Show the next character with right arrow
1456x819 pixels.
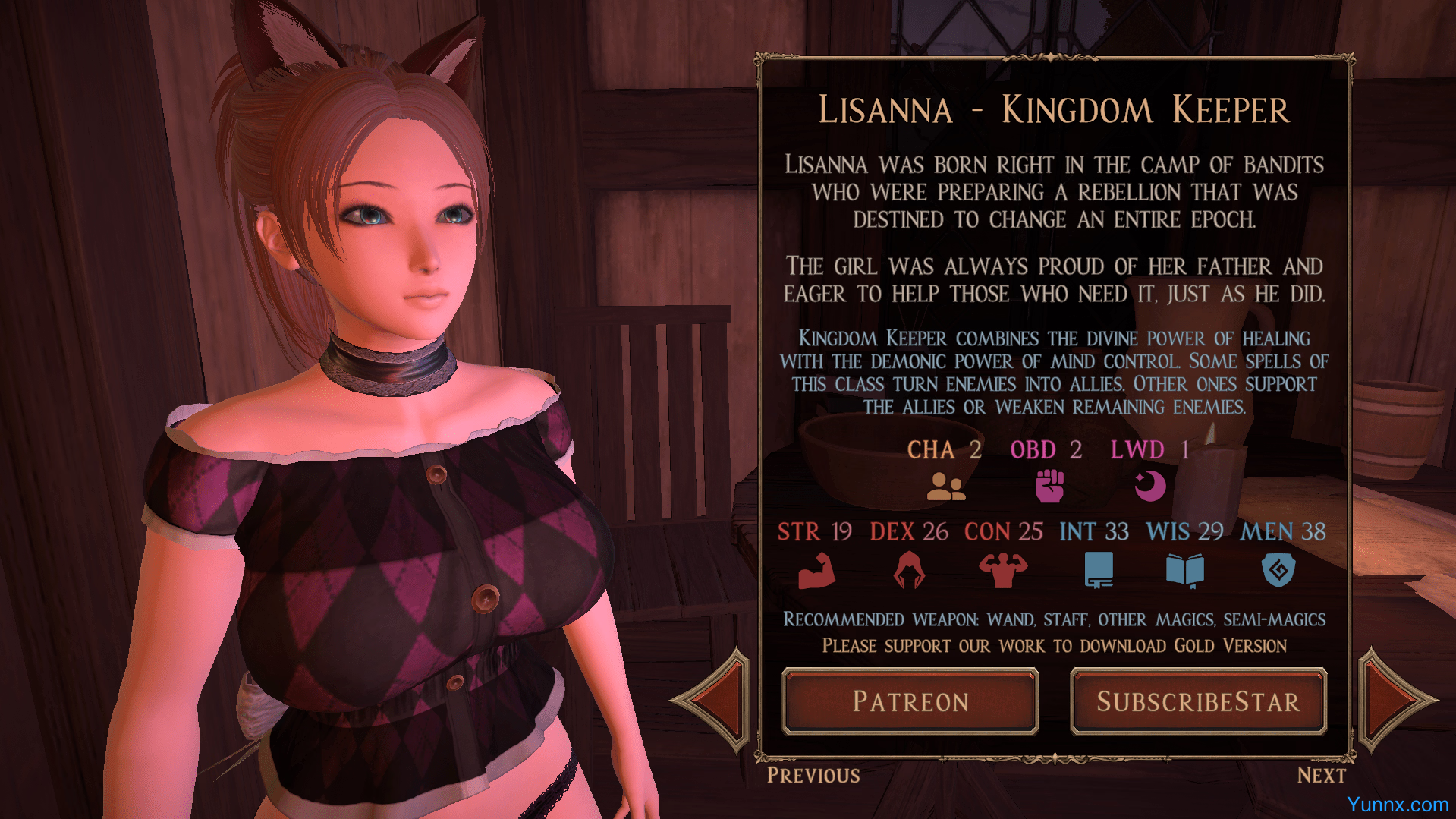pyautogui.click(x=1393, y=700)
